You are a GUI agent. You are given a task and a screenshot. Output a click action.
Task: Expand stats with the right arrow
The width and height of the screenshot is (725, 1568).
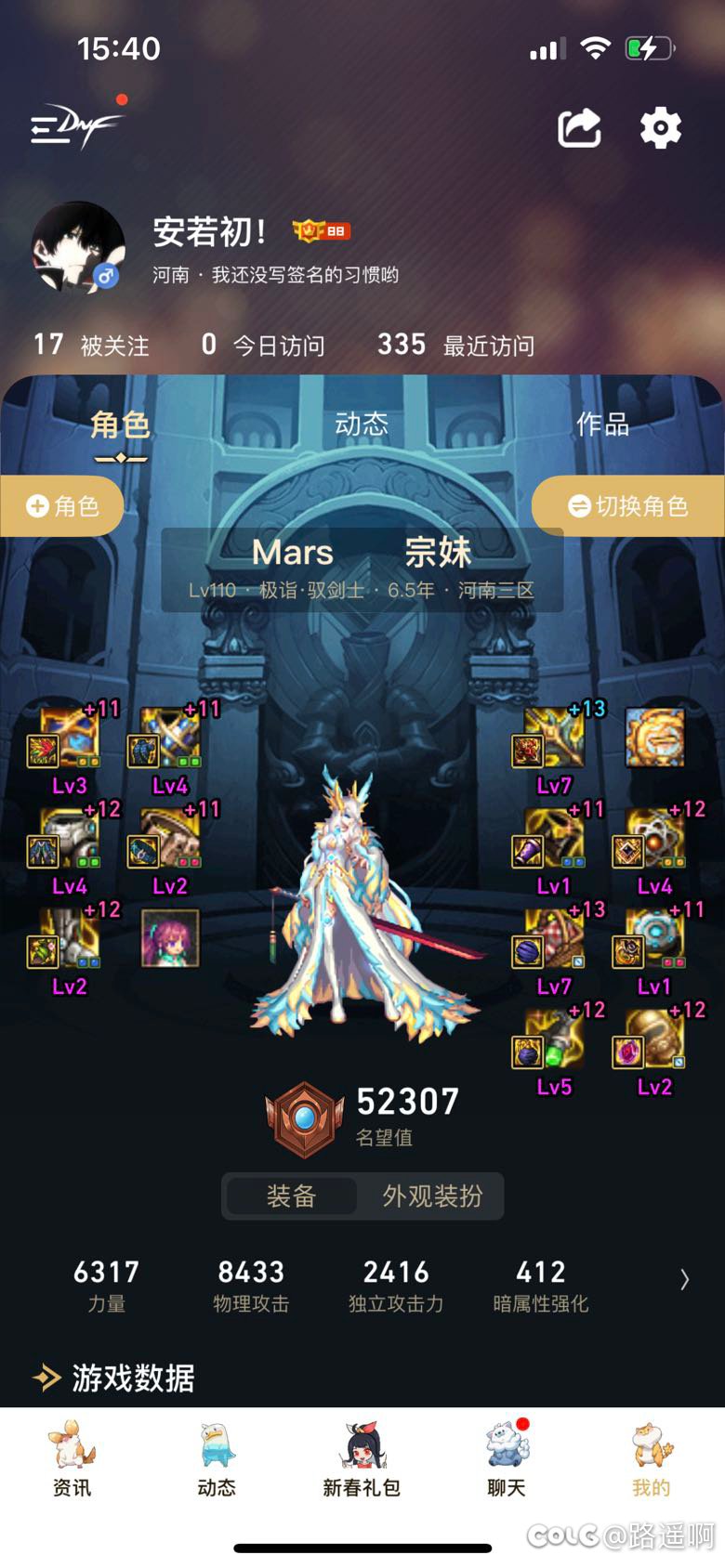[684, 1280]
